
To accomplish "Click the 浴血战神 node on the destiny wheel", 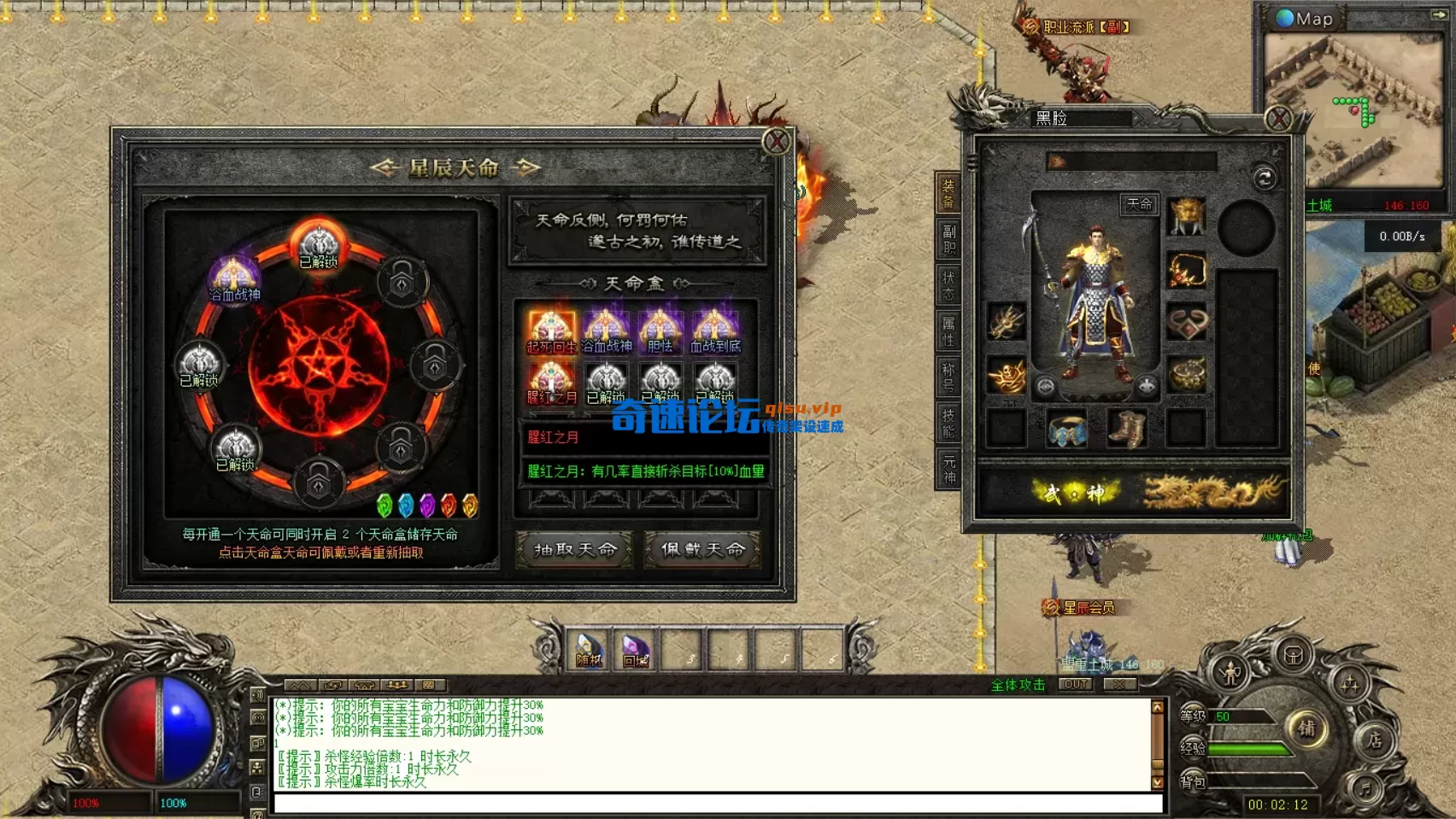I will pyautogui.click(x=233, y=278).
